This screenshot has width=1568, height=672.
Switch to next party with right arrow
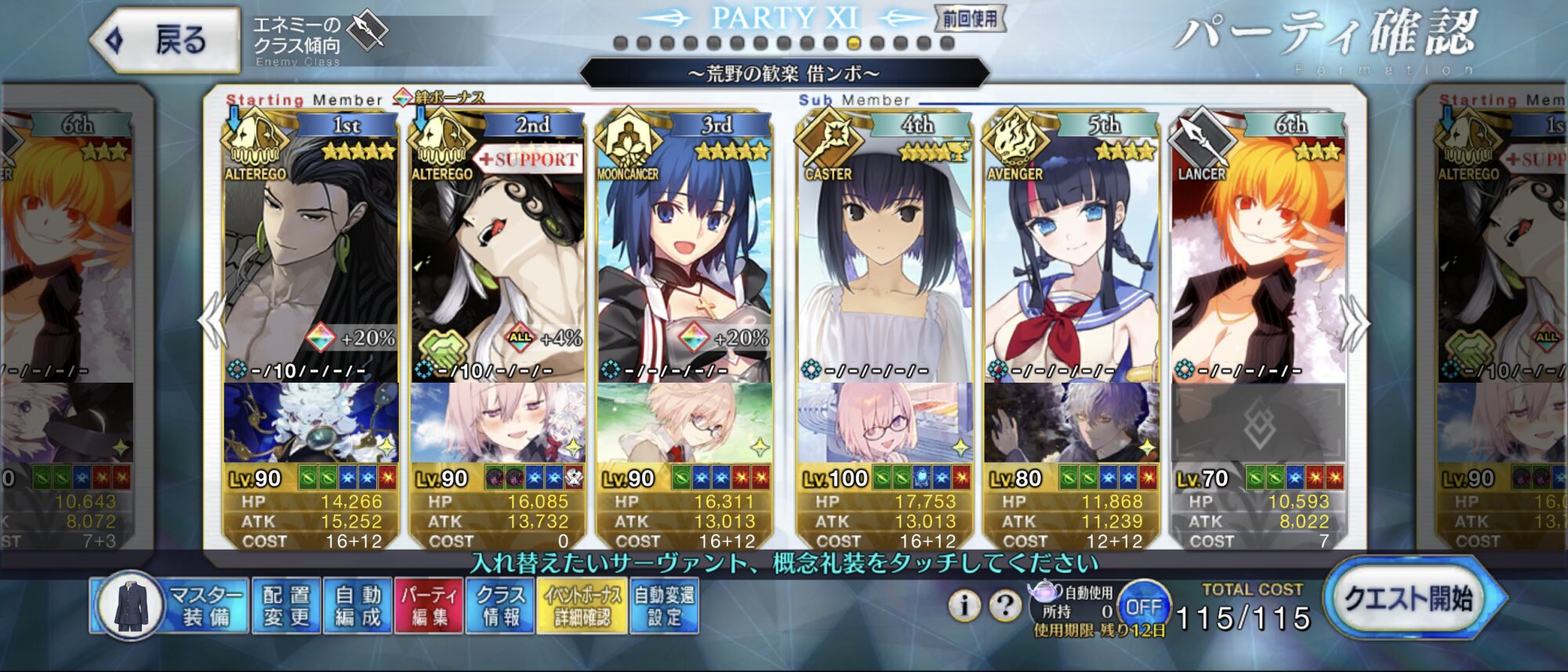1355,321
